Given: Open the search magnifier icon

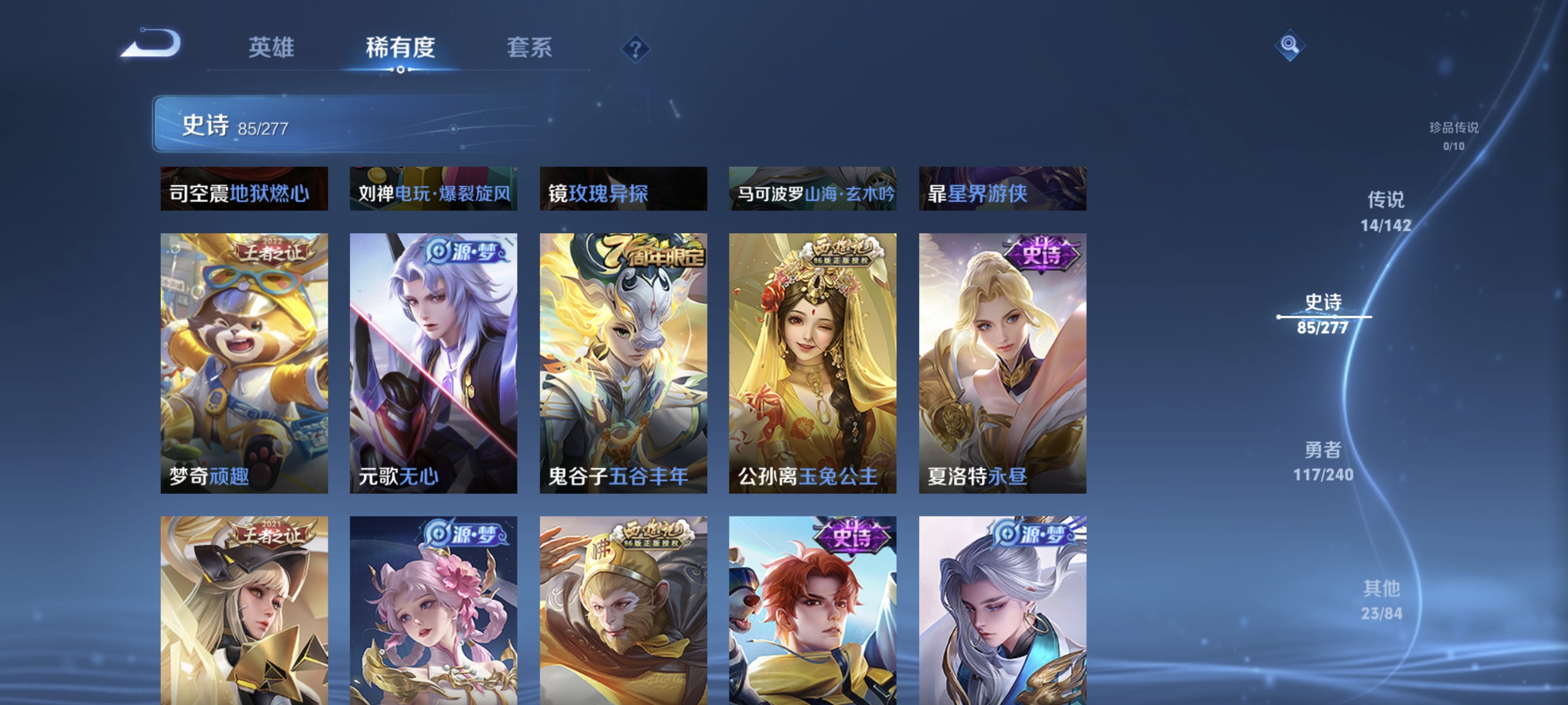Looking at the screenshot, I should coord(1290,45).
